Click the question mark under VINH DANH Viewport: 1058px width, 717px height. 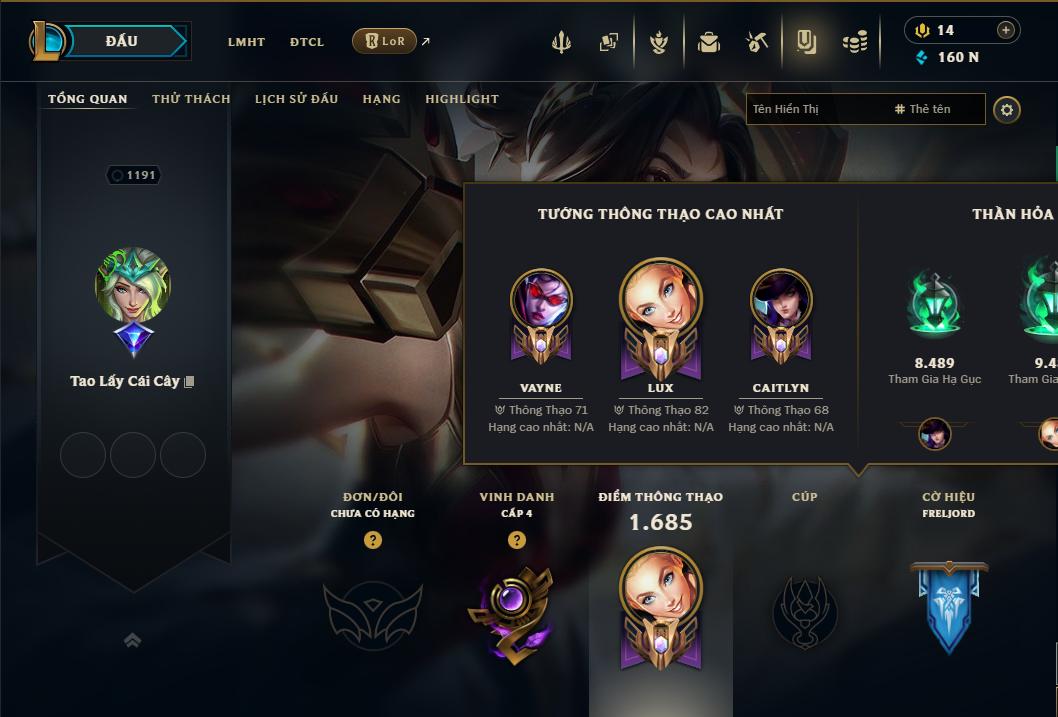tap(517, 540)
